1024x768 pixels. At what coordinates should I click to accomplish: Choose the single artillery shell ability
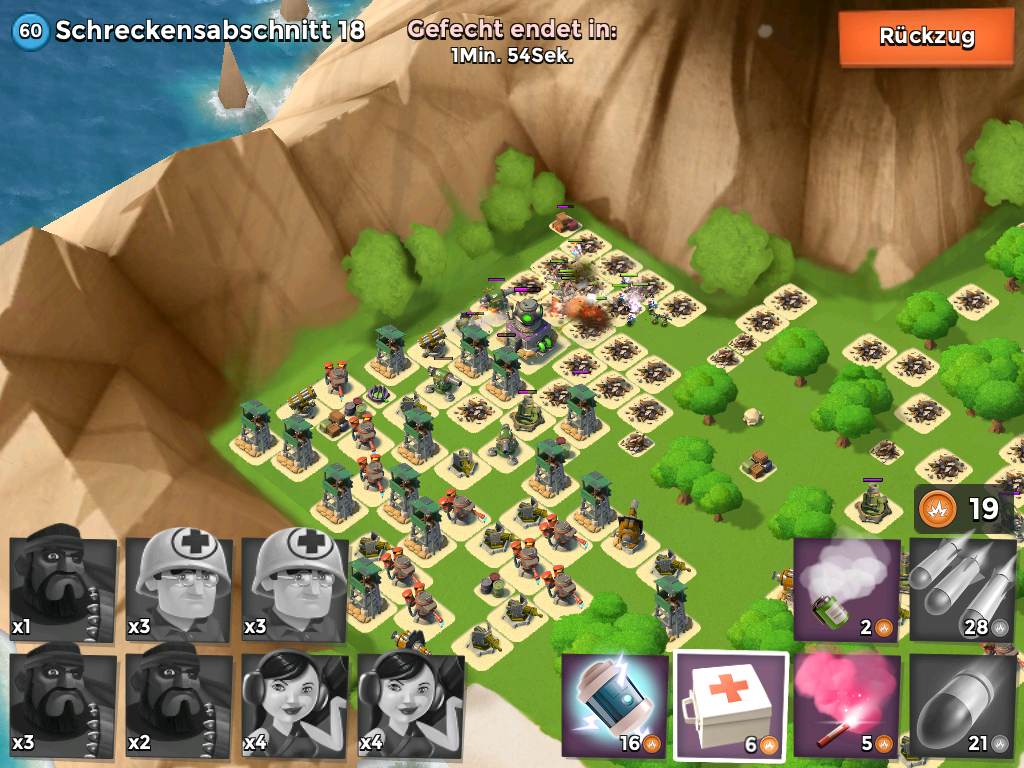[962, 704]
